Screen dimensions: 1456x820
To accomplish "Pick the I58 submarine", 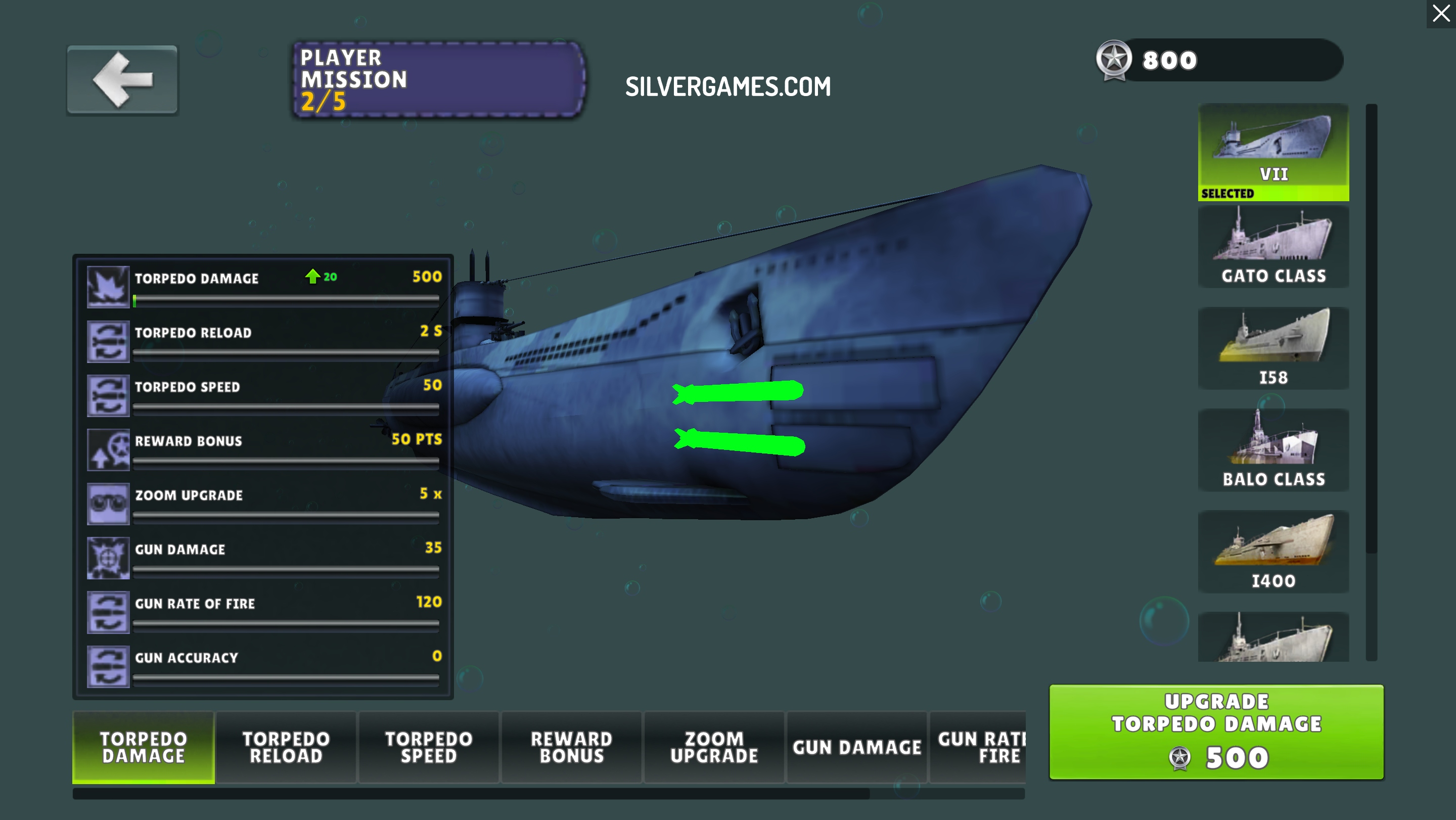I will click(1273, 348).
